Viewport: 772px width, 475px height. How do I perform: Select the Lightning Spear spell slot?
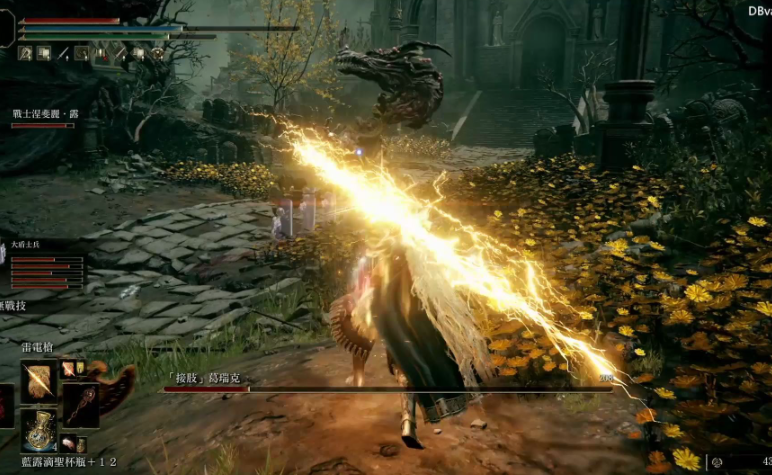pos(38,379)
